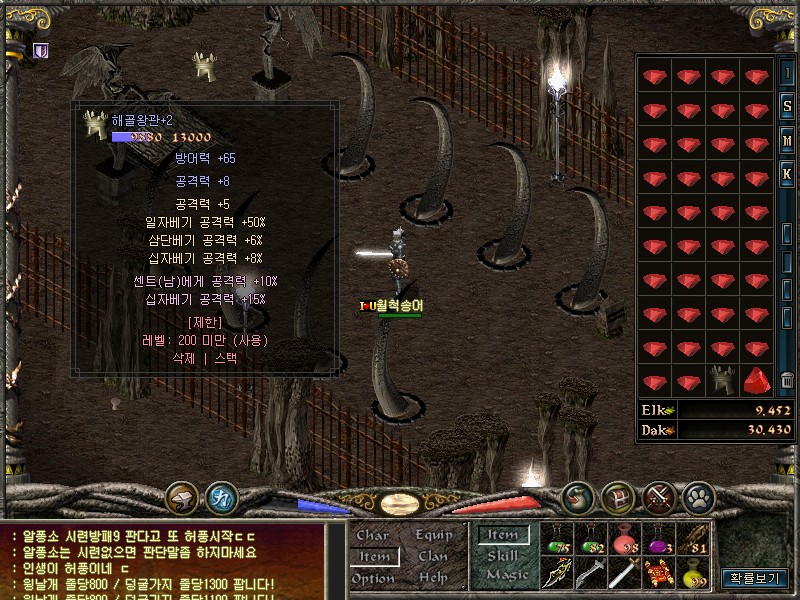Open the anvil crafting icon
The width and height of the screenshot is (800, 600).
(x=183, y=496)
